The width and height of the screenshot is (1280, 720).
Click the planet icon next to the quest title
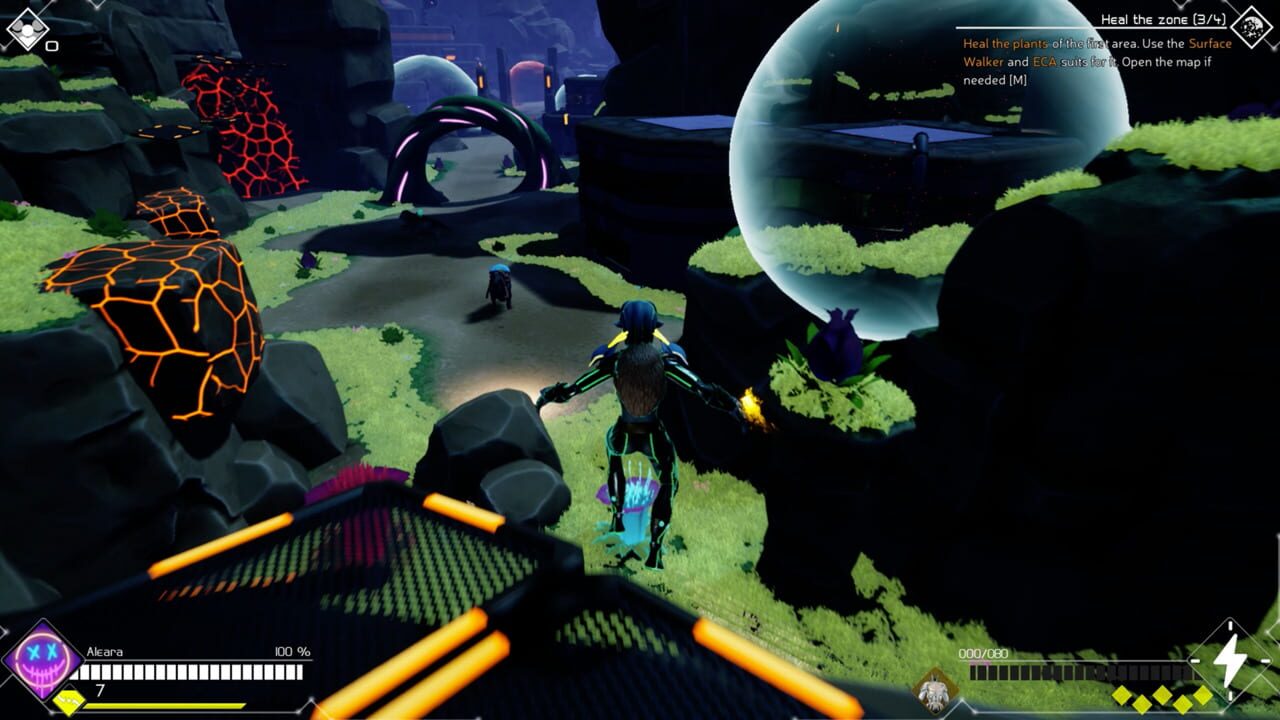[1251, 25]
